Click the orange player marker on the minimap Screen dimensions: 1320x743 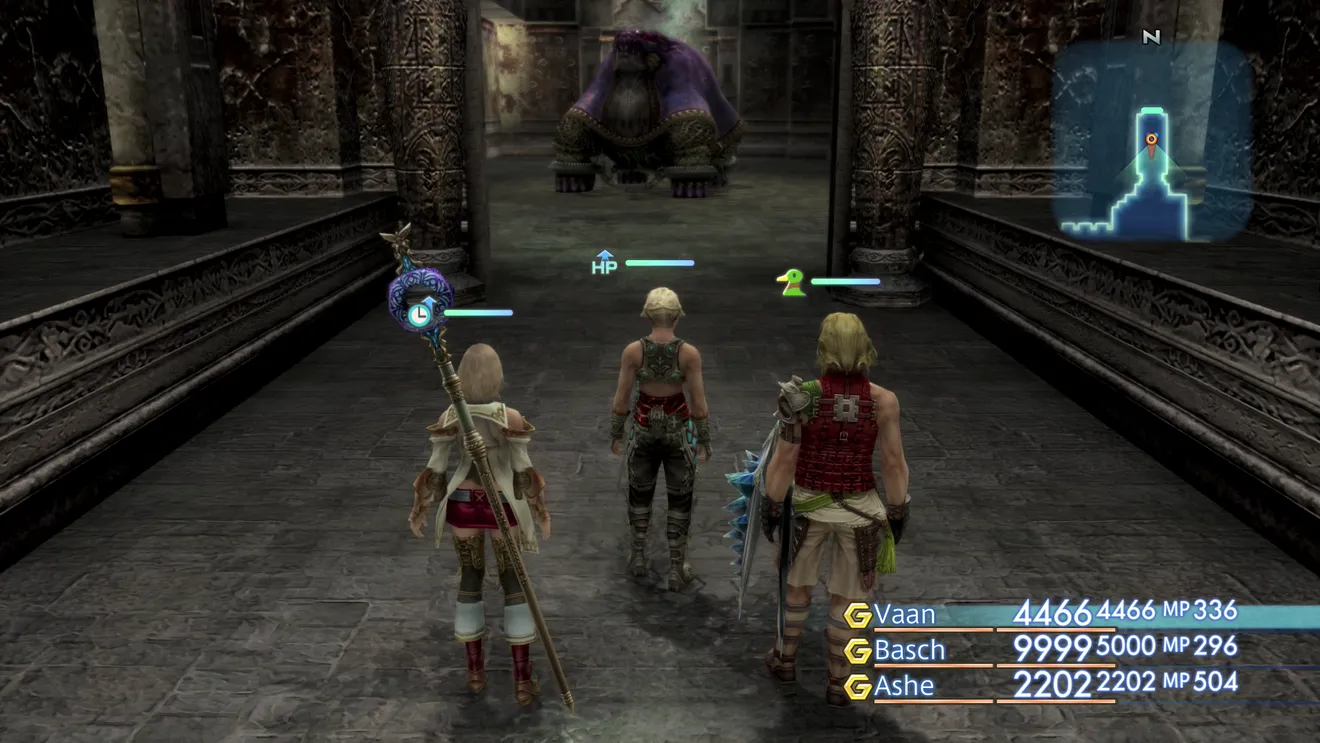tap(1152, 140)
